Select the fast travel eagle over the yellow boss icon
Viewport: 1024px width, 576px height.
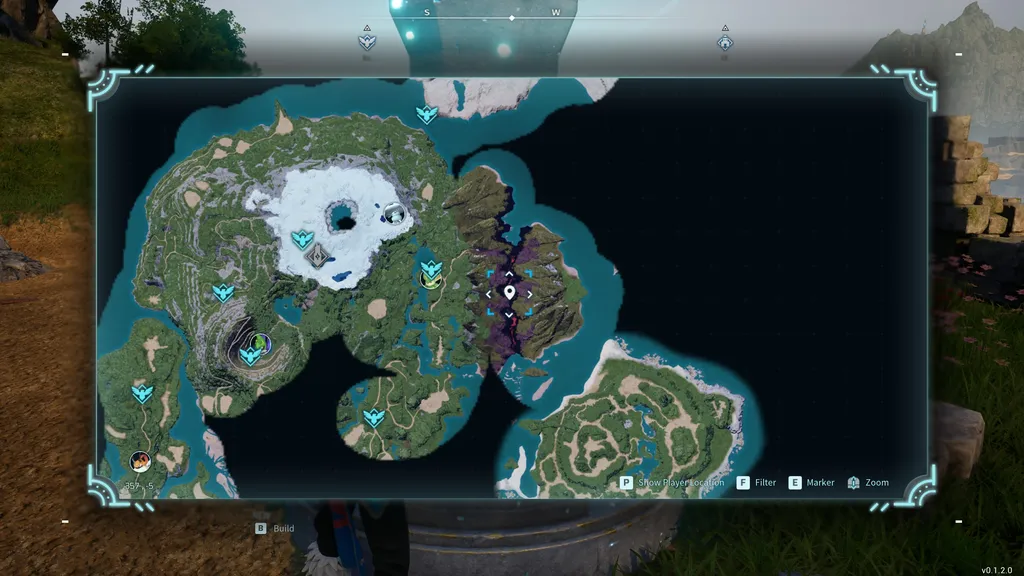(431, 268)
